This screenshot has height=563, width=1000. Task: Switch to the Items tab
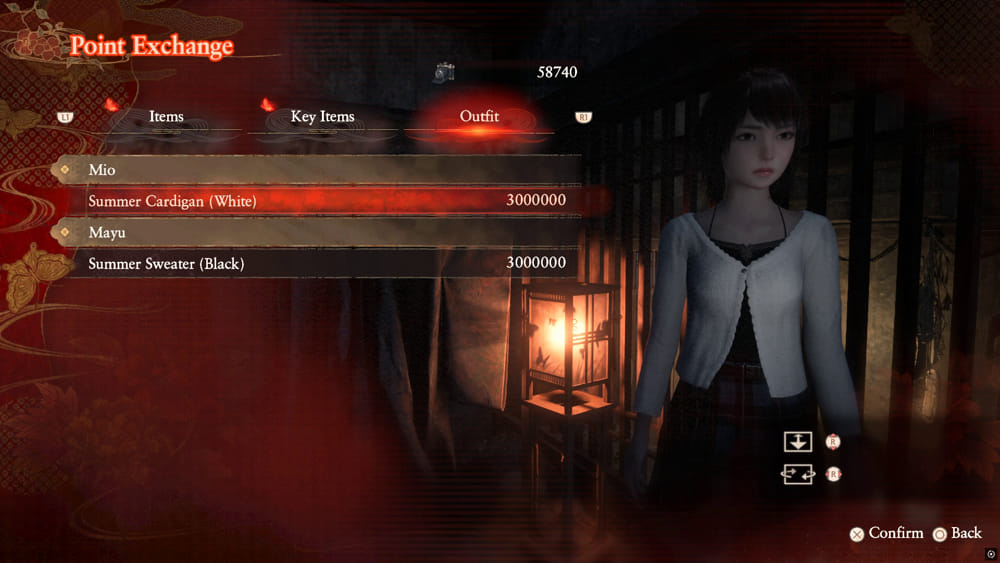click(x=166, y=117)
